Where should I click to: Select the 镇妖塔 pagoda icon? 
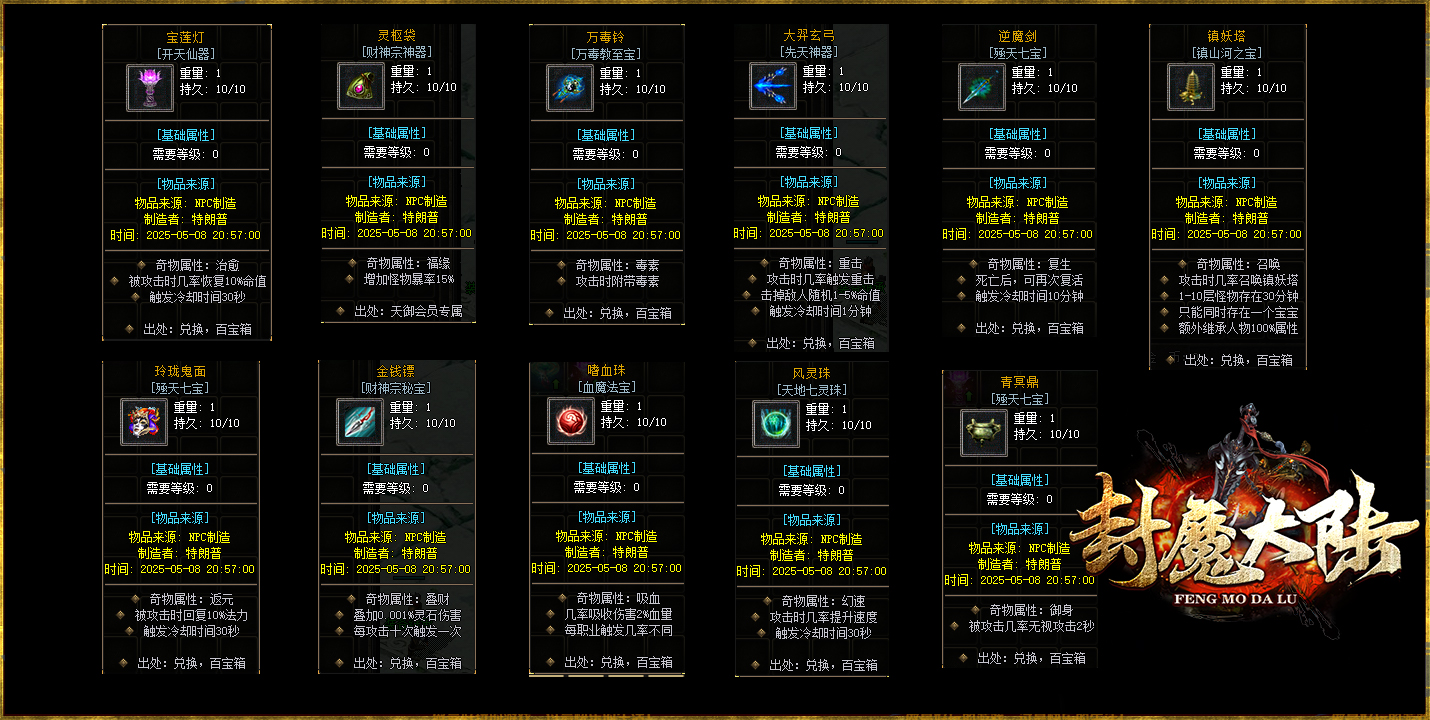[x=1191, y=87]
